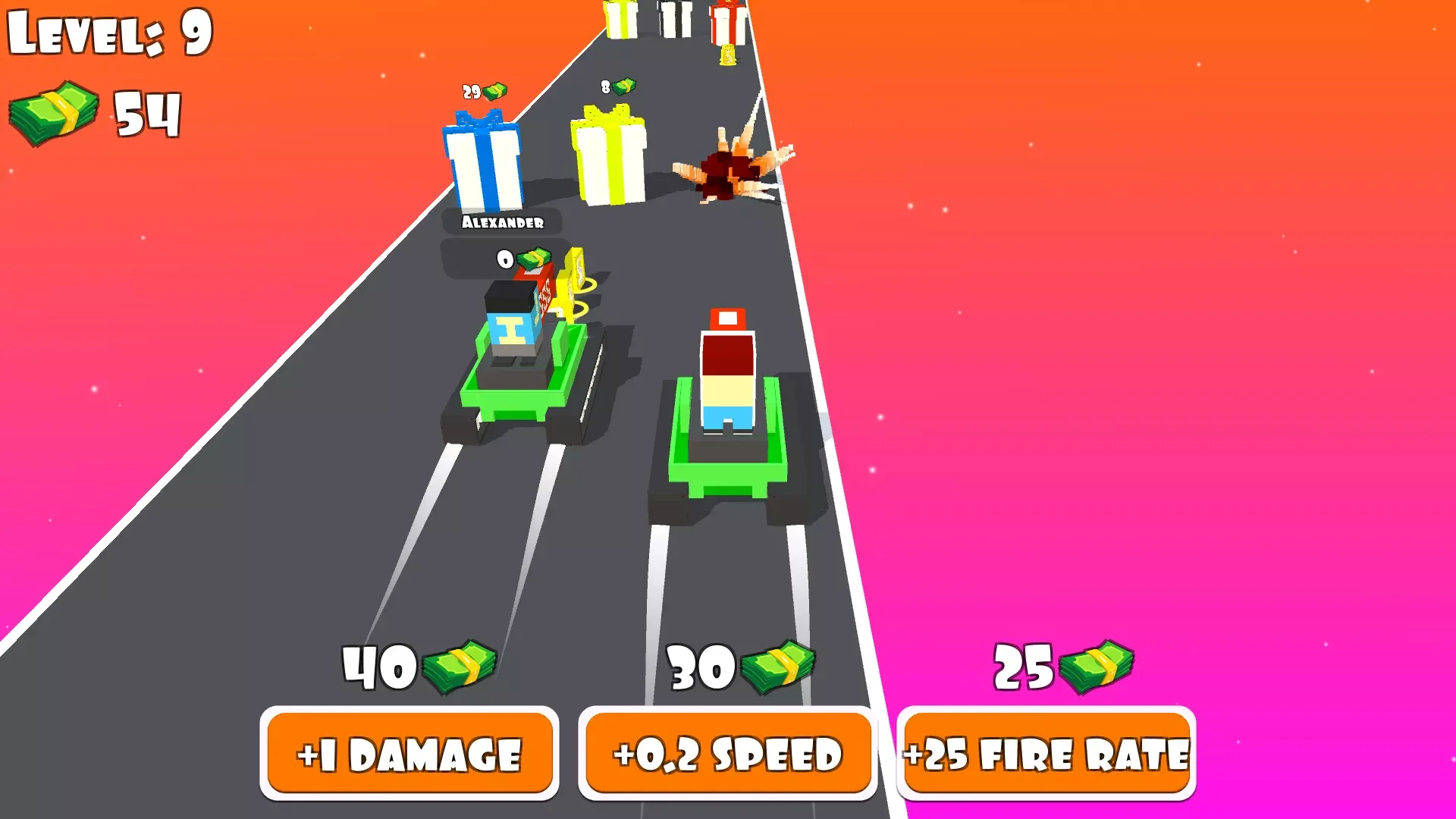
Task: Upgrade with +25 Fire Rate button
Action: (x=1046, y=753)
